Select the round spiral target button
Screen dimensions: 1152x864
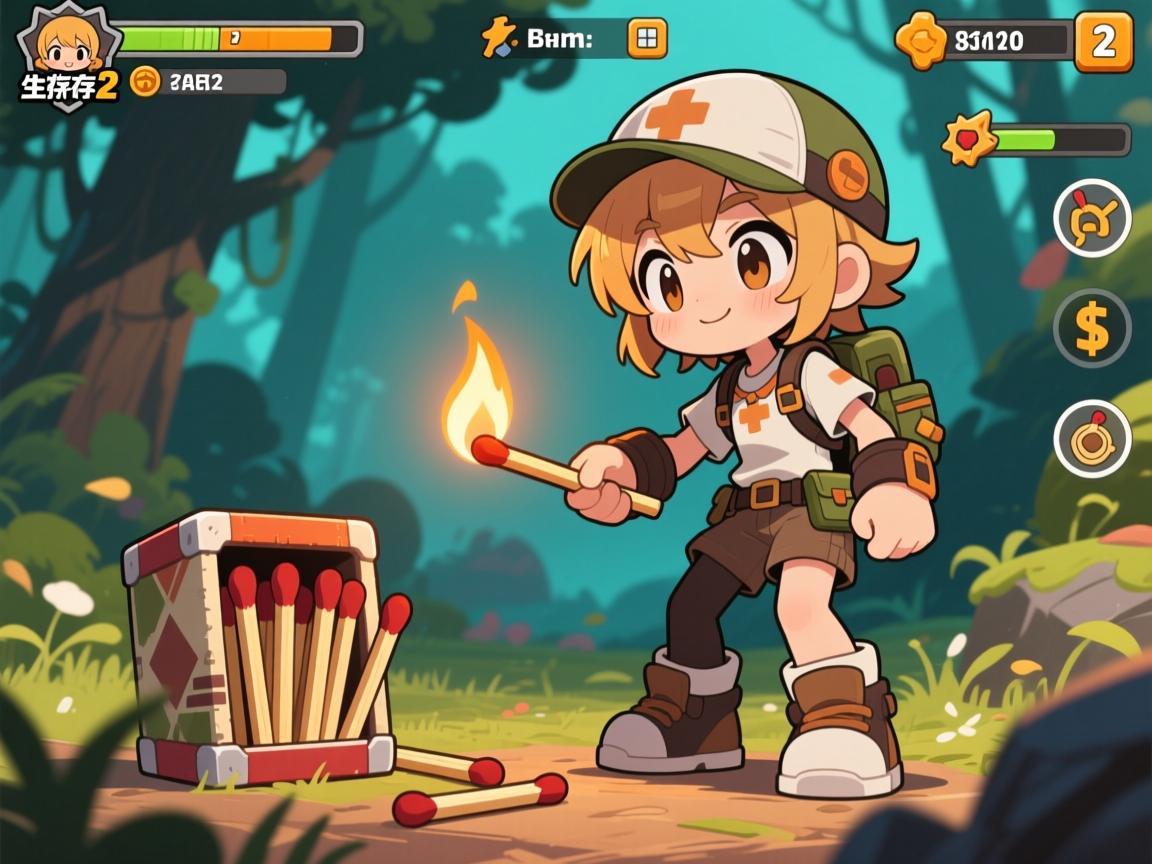(1092, 438)
